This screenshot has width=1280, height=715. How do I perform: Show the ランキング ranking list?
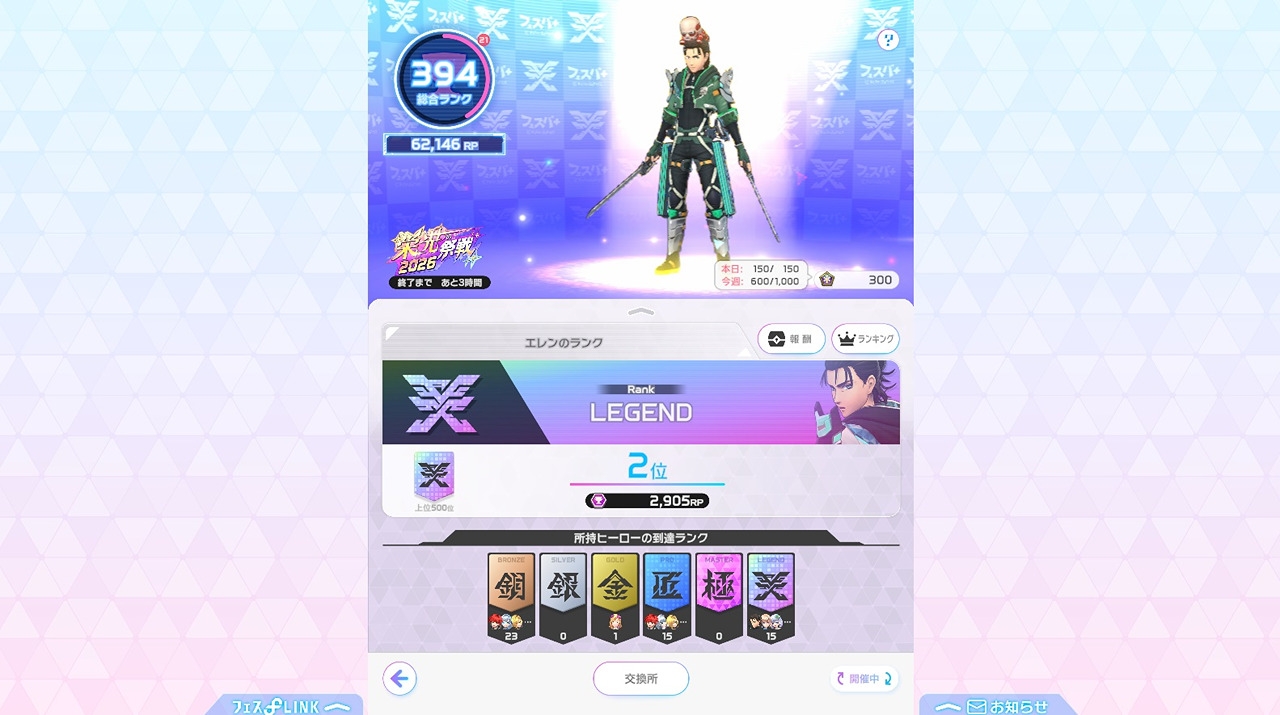[x=865, y=339]
